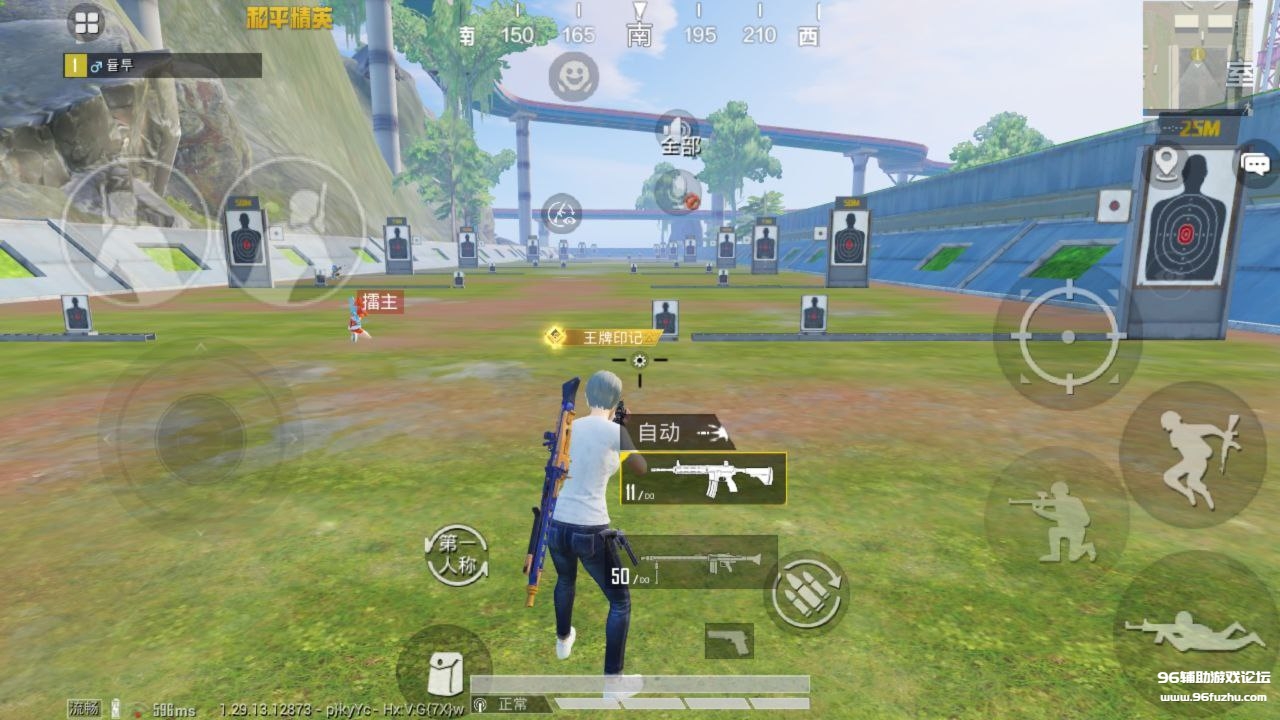Switch to the pistol slot

(x=729, y=641)
